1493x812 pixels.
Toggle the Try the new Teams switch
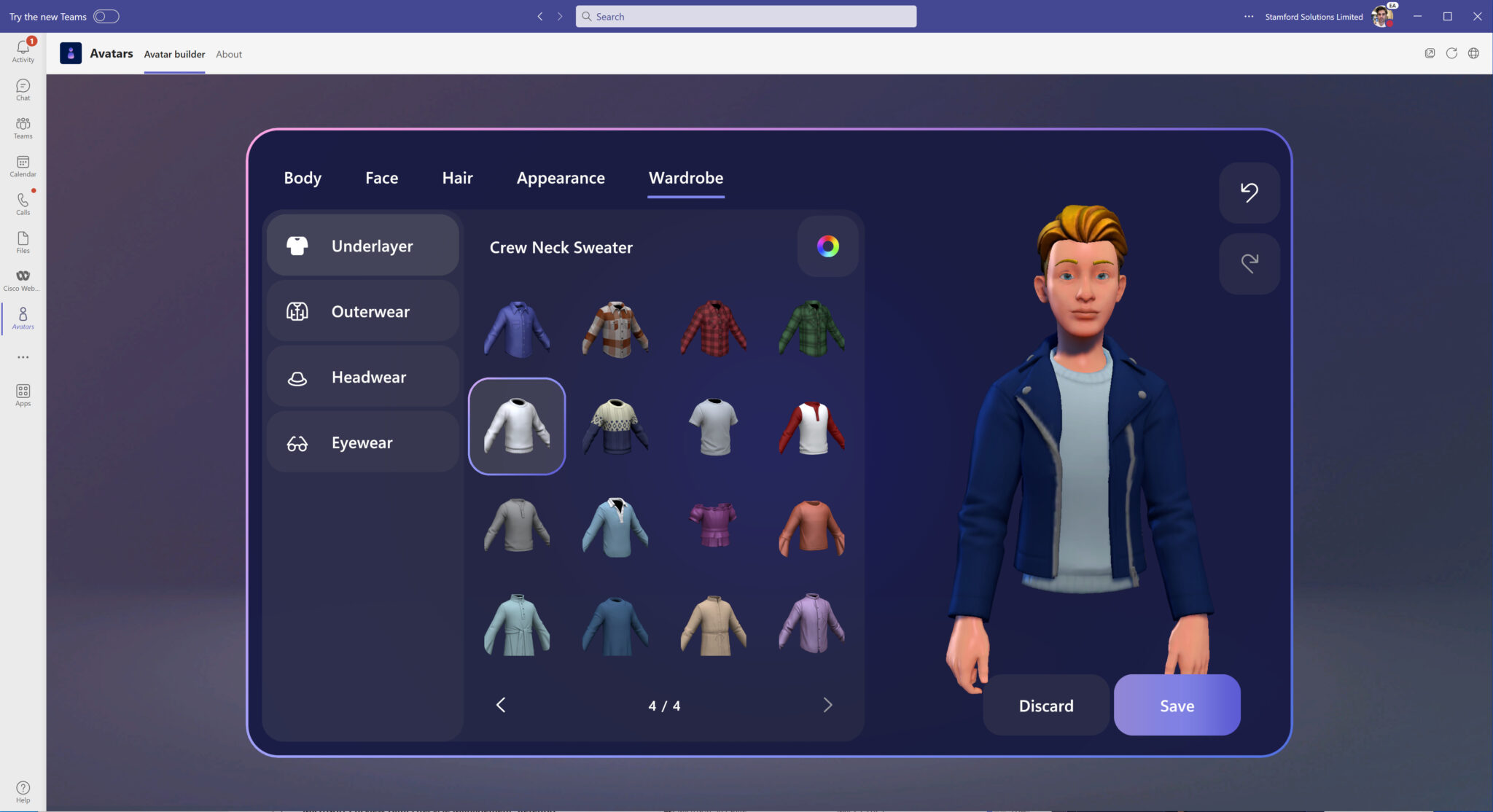pos(108,15)
